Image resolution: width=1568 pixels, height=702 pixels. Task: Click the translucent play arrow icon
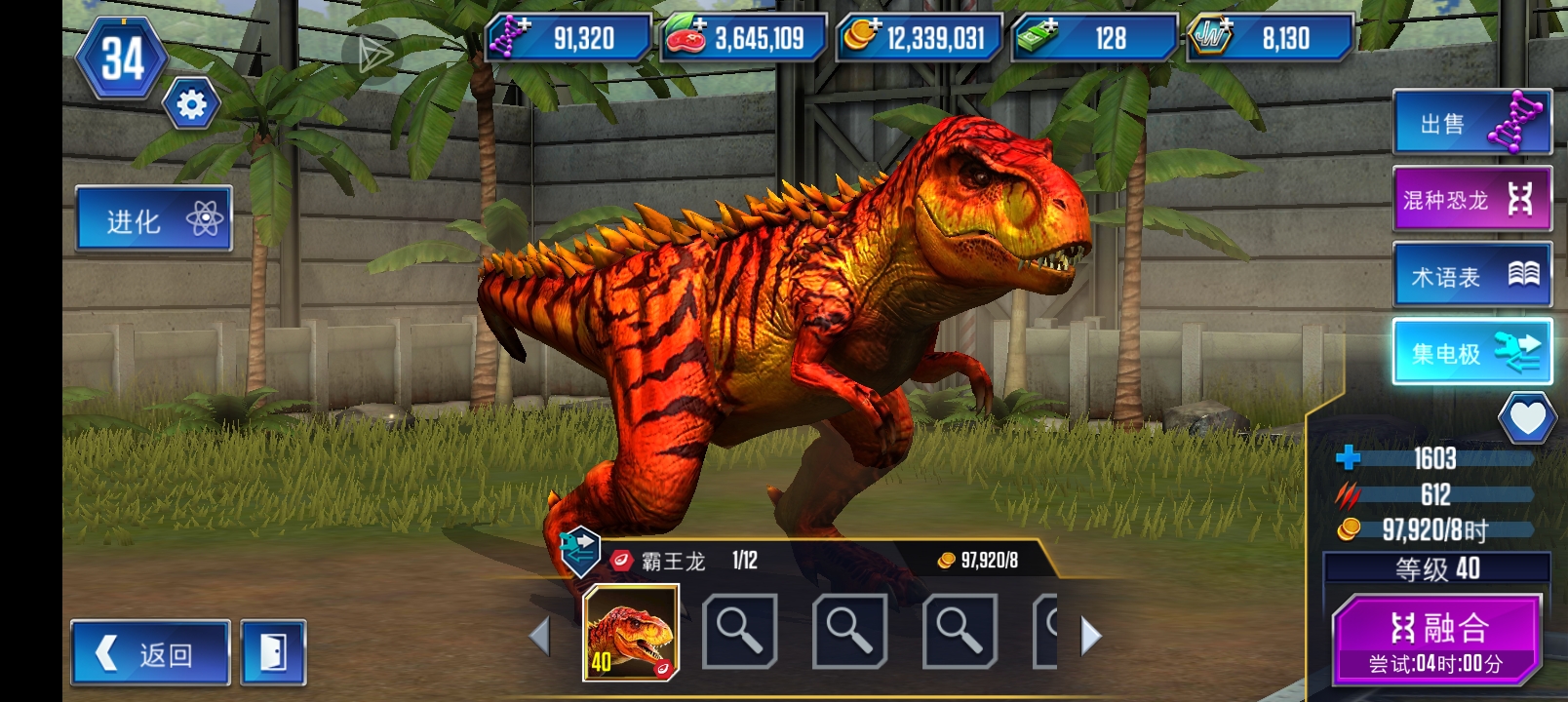tap(372, 55)
